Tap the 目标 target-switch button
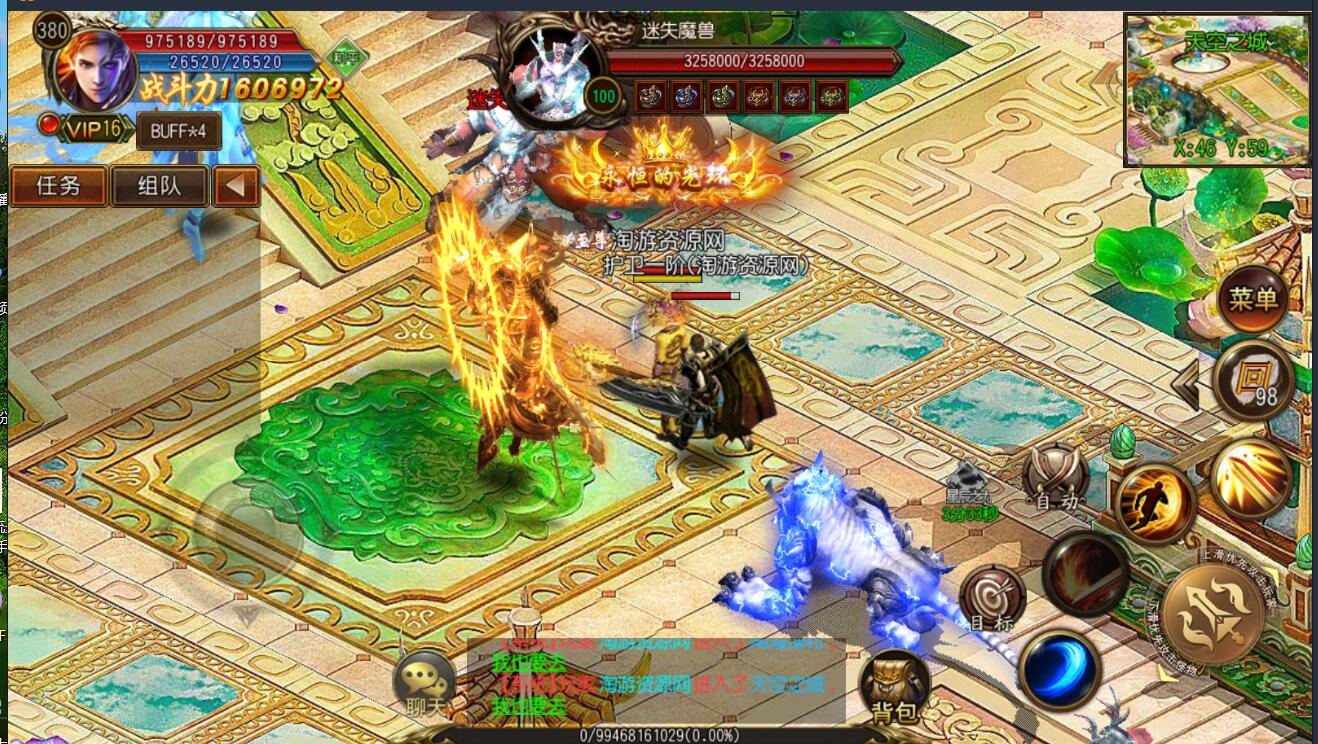1318x744 pixels. tap(992, 600)
